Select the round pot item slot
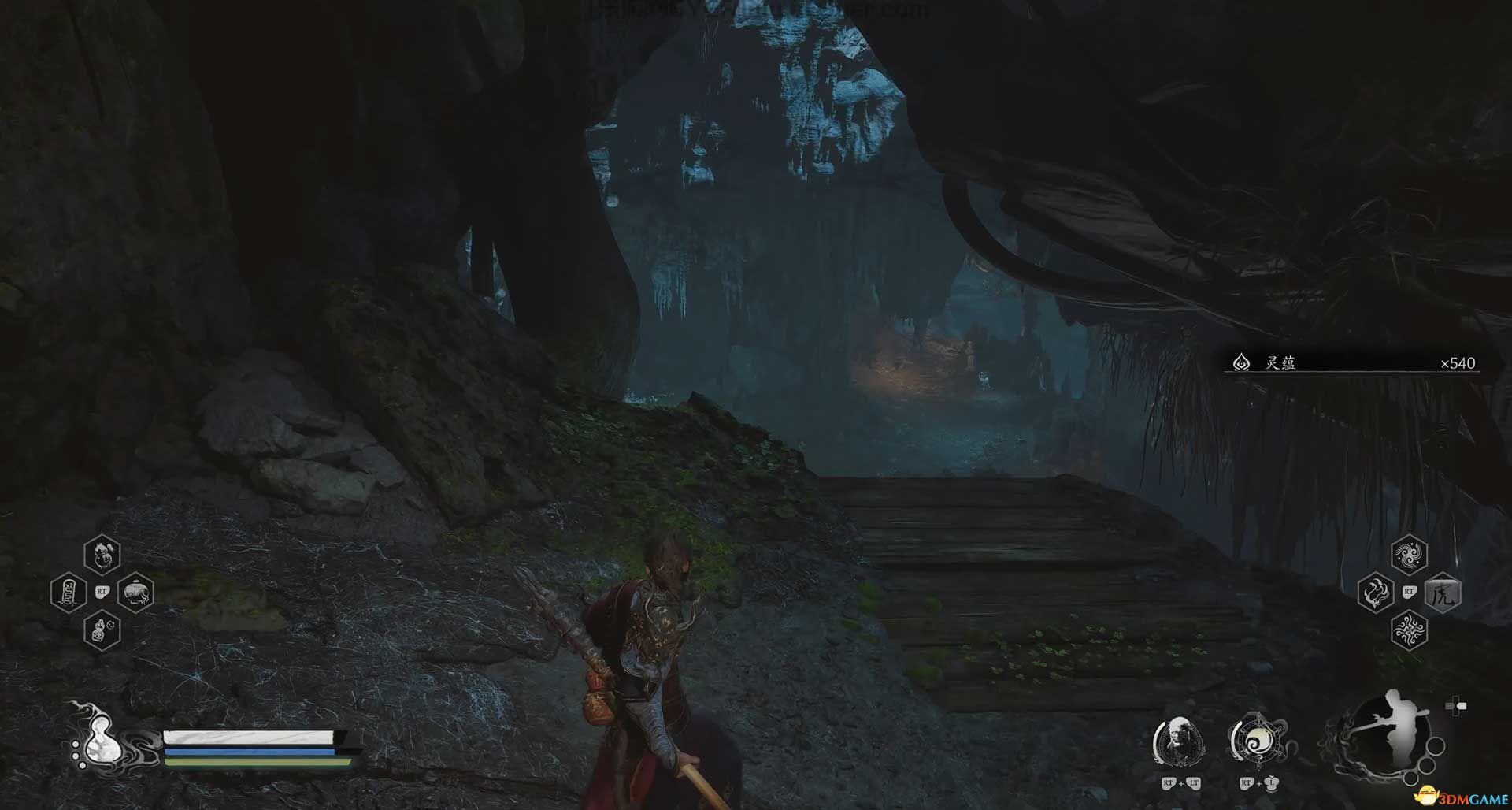Screen dimensions: 1512x810 pyautogui.click(x=135, y=592)
